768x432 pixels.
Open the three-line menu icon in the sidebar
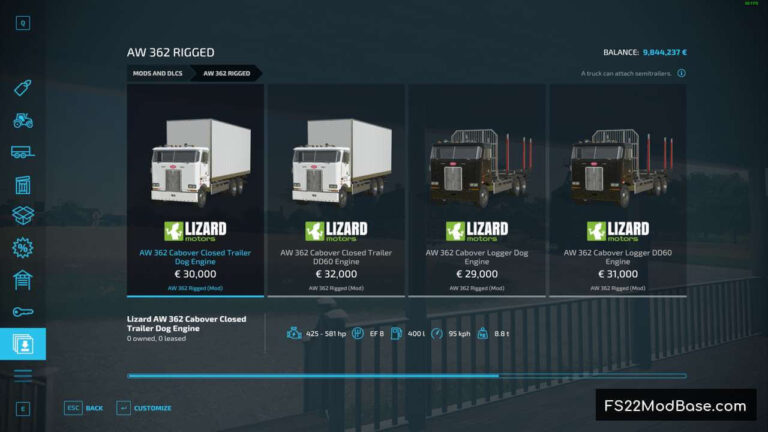[x=23, y=375]
